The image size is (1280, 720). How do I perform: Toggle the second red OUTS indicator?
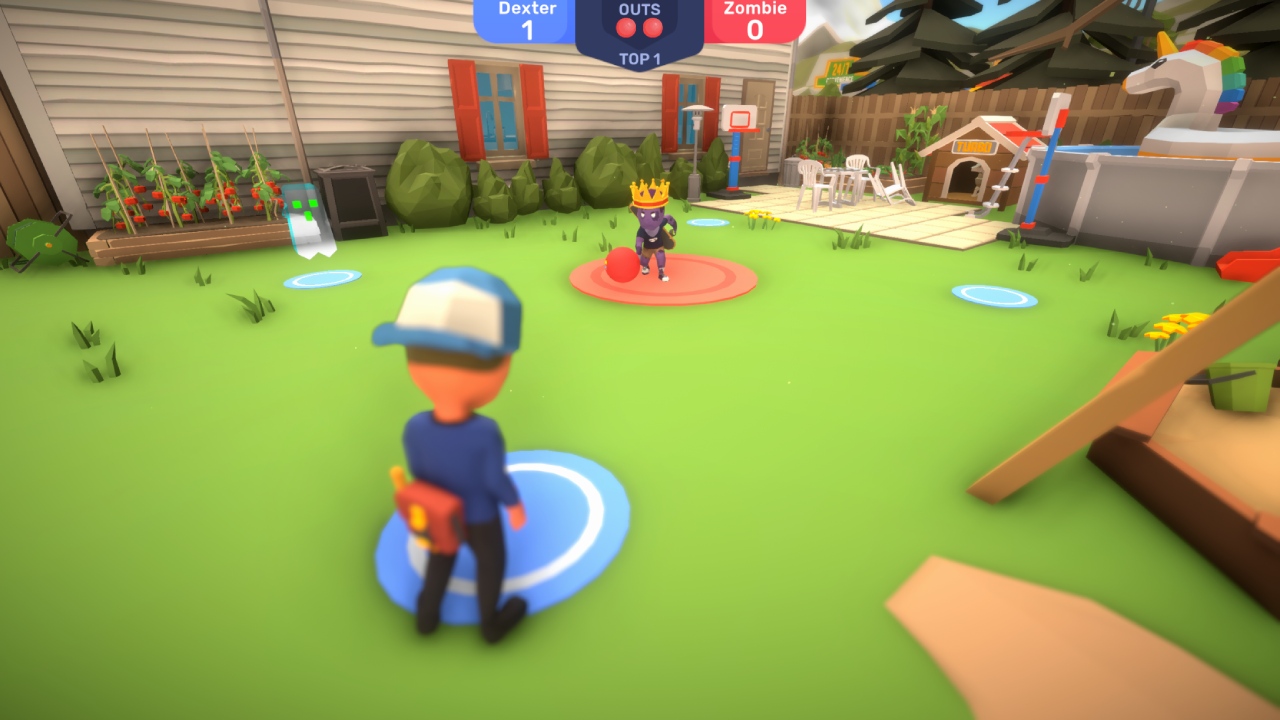pos(653,27)
